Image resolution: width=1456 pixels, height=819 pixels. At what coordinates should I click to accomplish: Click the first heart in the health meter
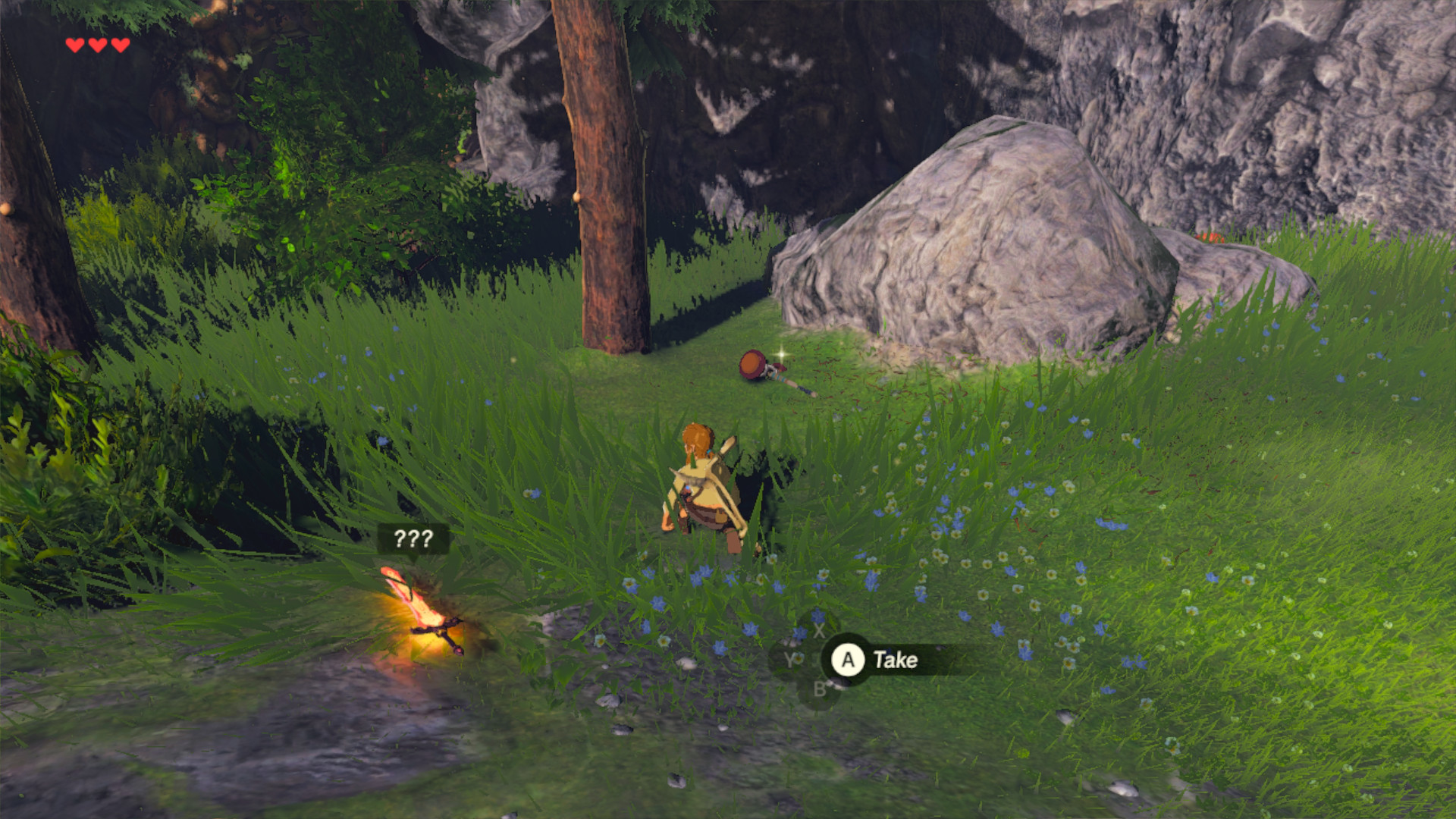click(x=74, y=44)
